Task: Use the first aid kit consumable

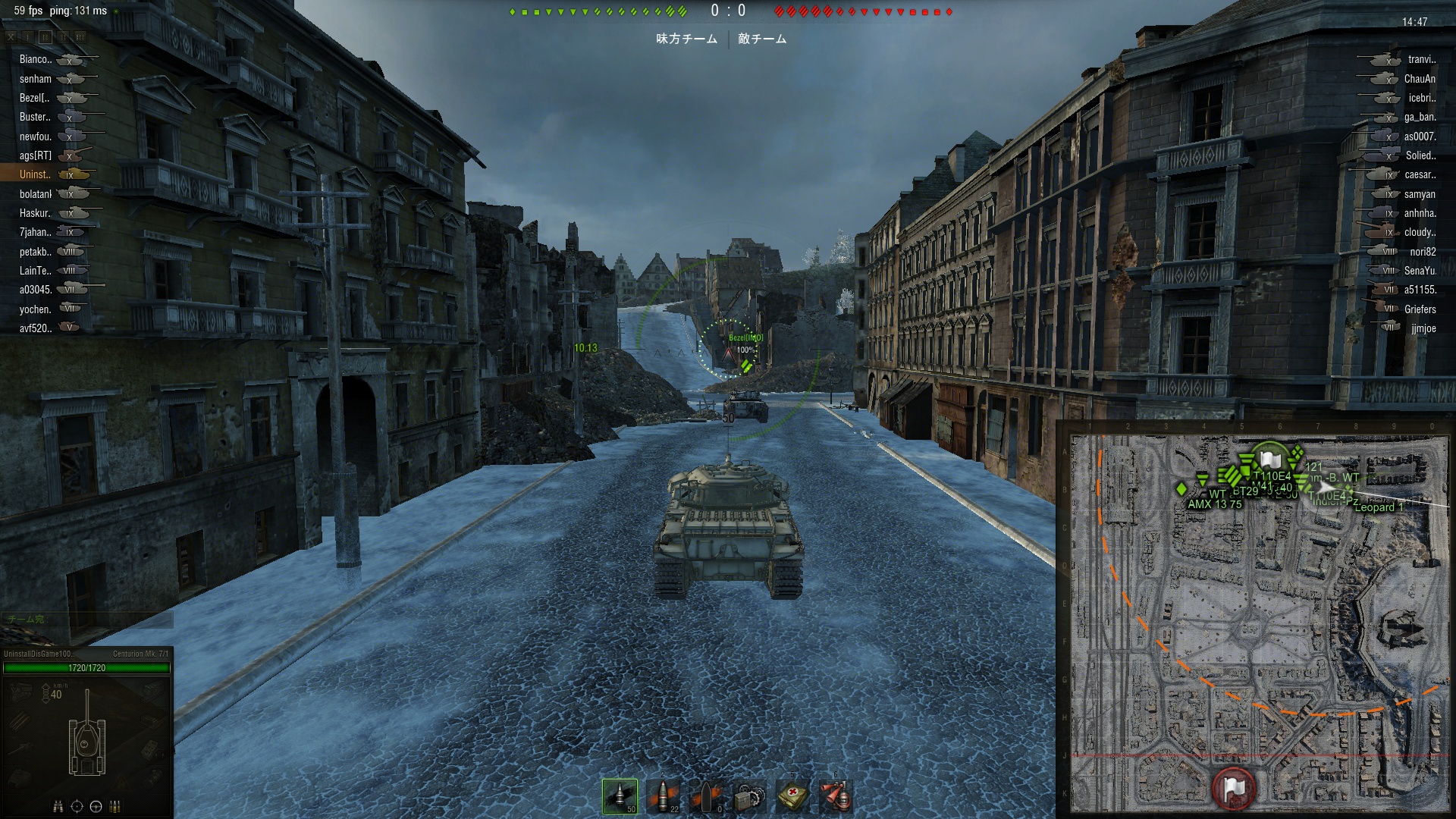Action: [793, 796]
